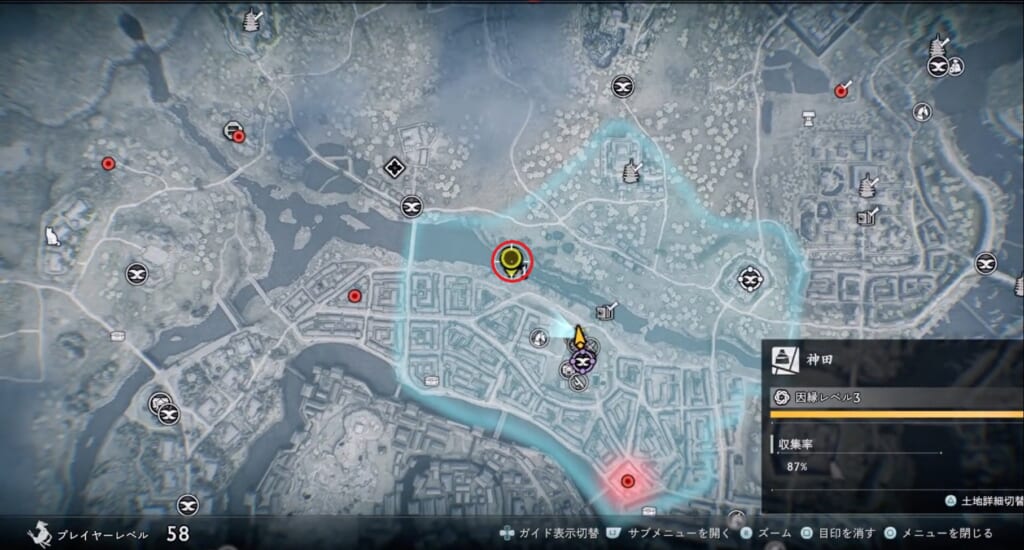
Task: Click the black diamond map marker
Action: coord(394,168)
